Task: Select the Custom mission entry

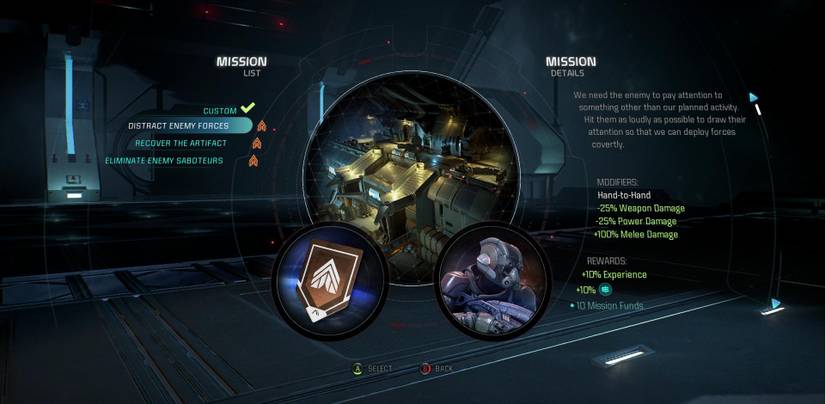Action: pos(219,109)
